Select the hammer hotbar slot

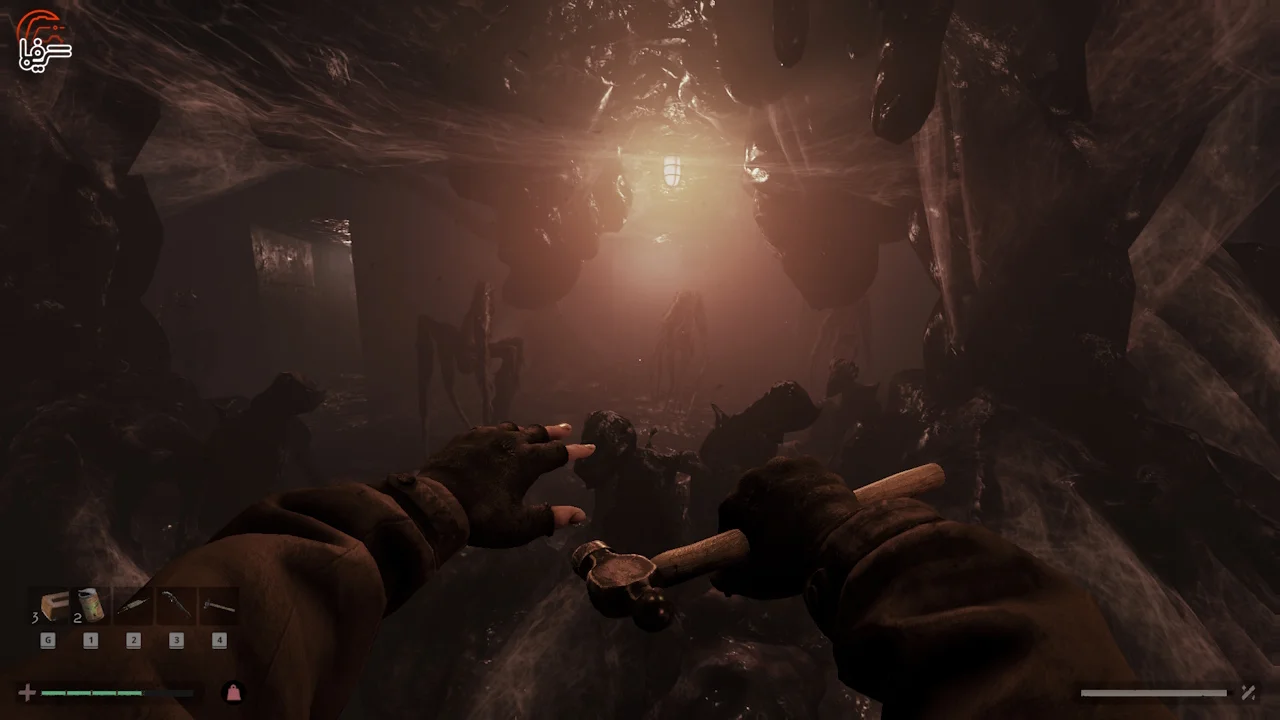(218, 606)
